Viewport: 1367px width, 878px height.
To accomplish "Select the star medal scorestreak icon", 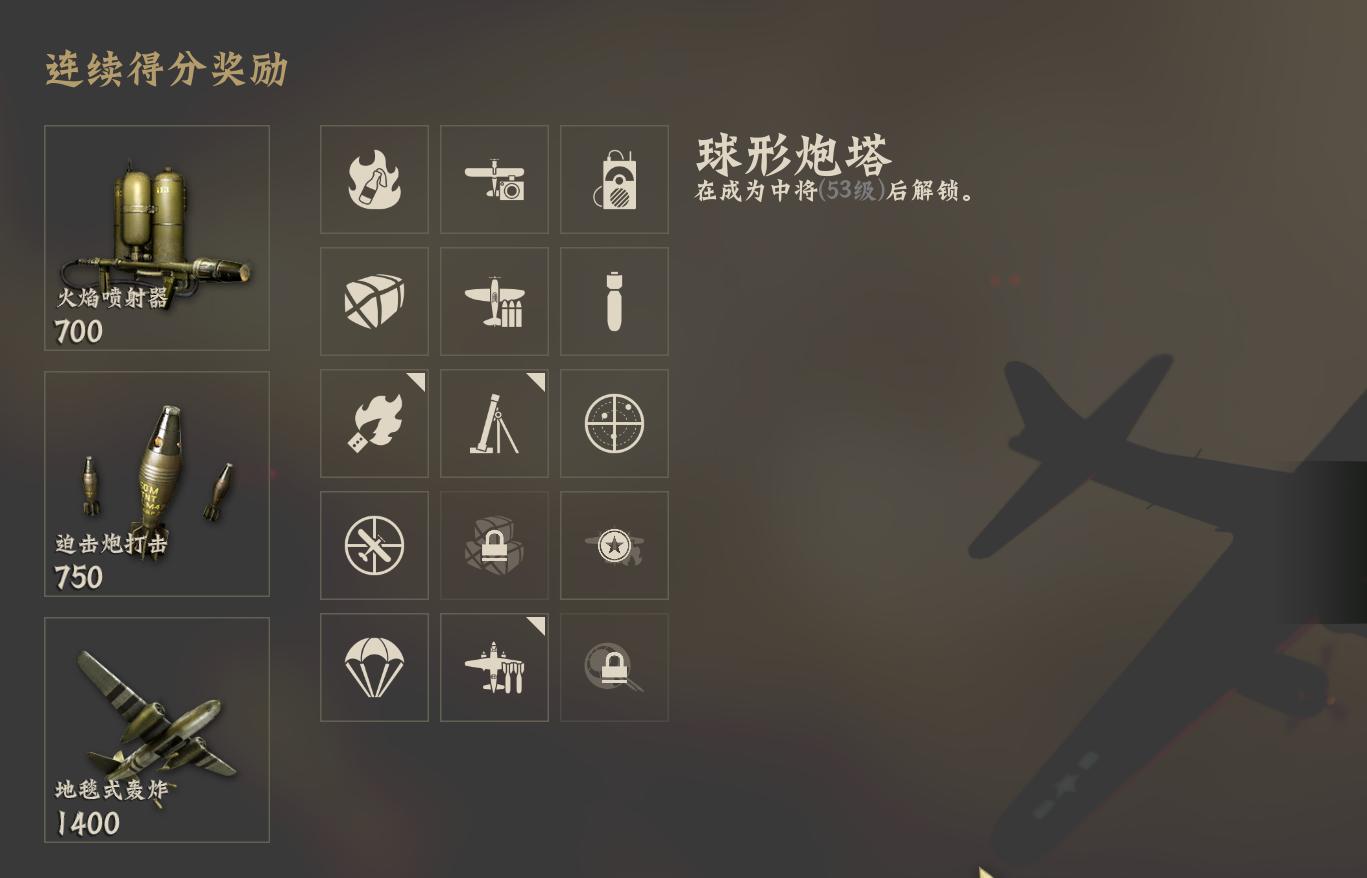I will pyautogui.click(x=613, y=545).
